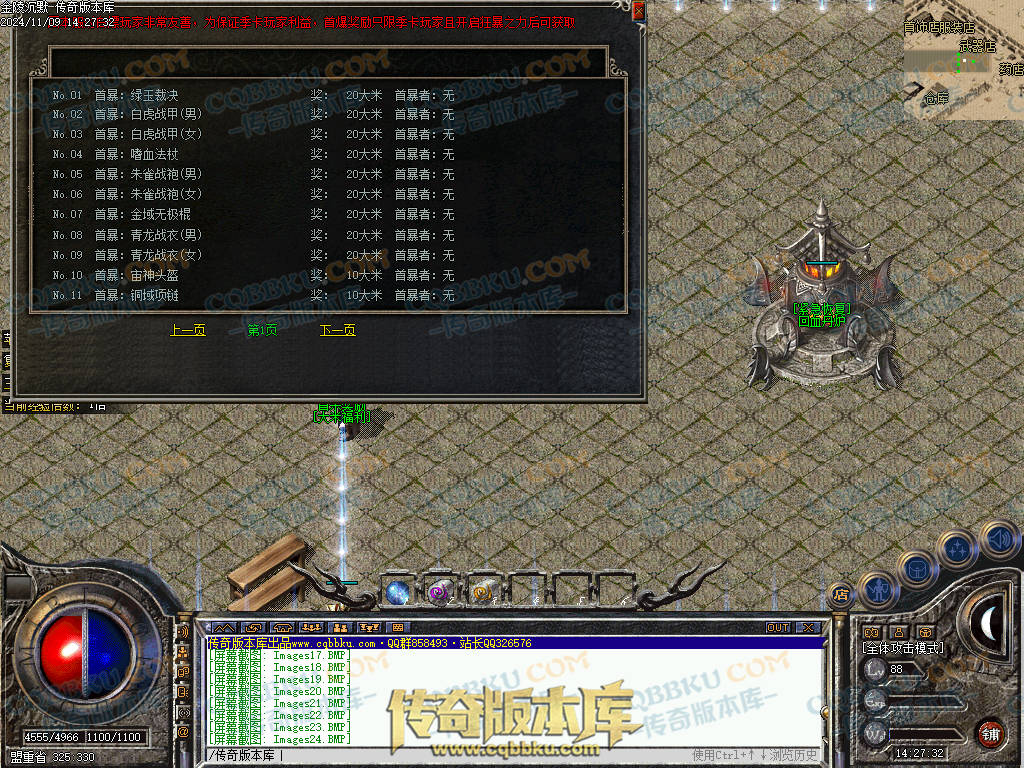
Task: Go to the next page (下一页)
Action: pos(337,330)
